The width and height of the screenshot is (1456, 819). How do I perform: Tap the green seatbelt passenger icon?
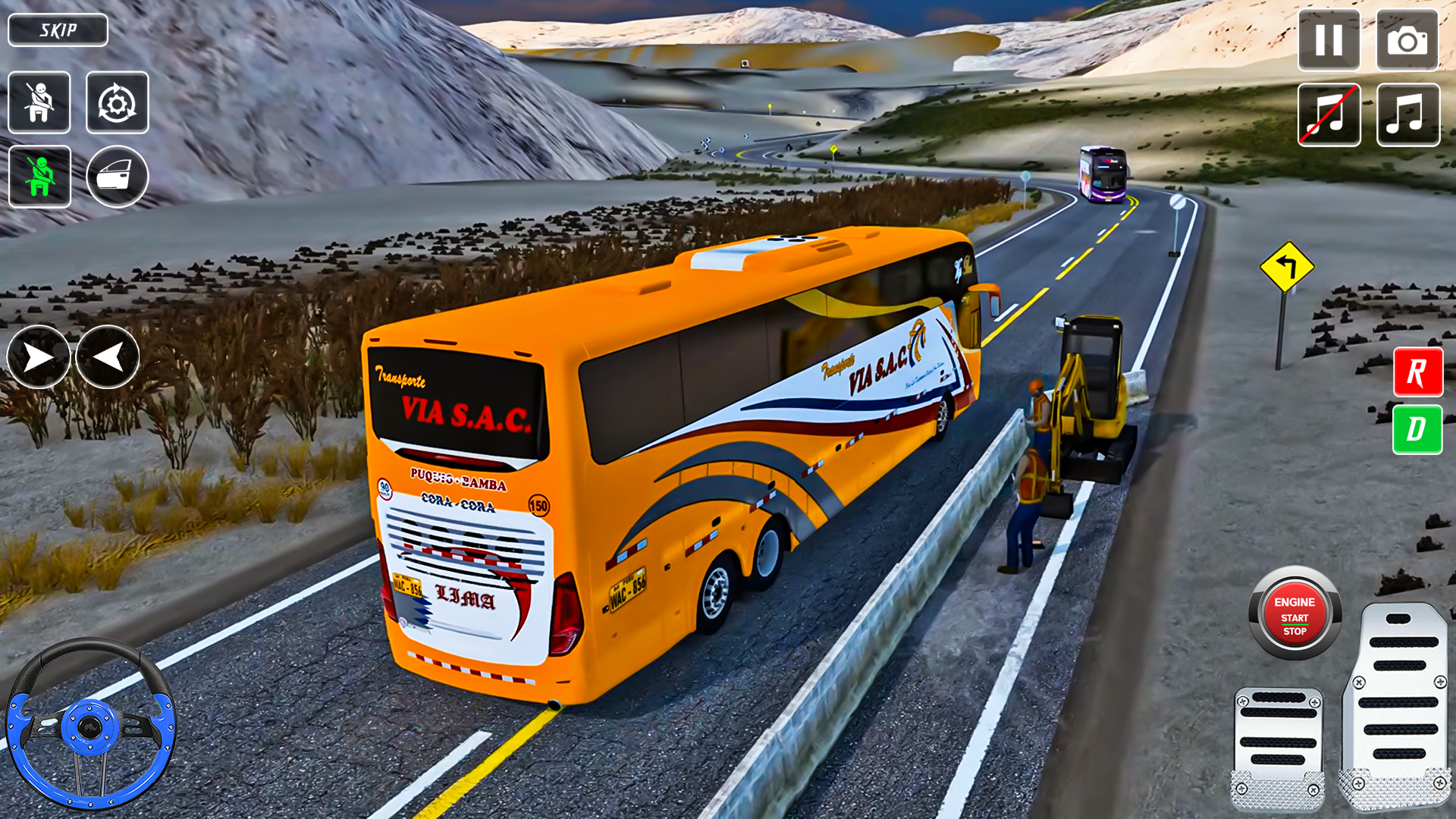[x=39, y=176]
